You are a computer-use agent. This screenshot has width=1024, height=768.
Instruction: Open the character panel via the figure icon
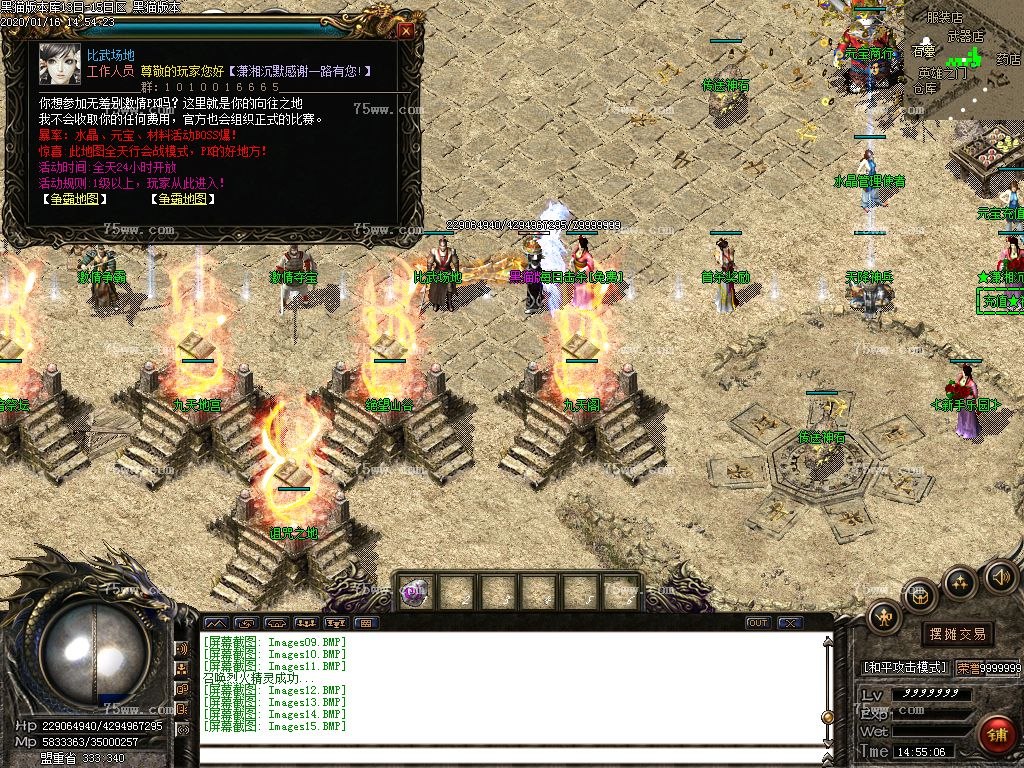884,617
